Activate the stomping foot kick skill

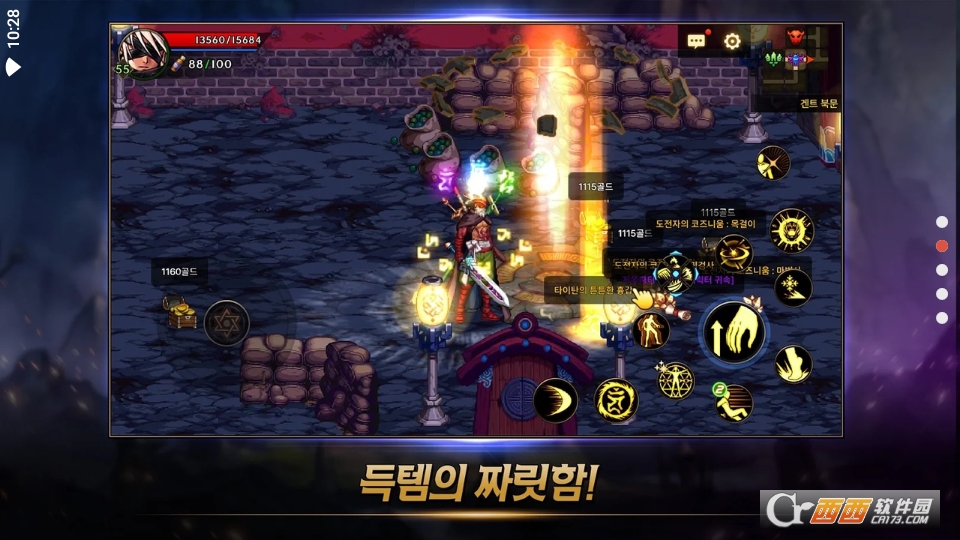coord(793,363)
